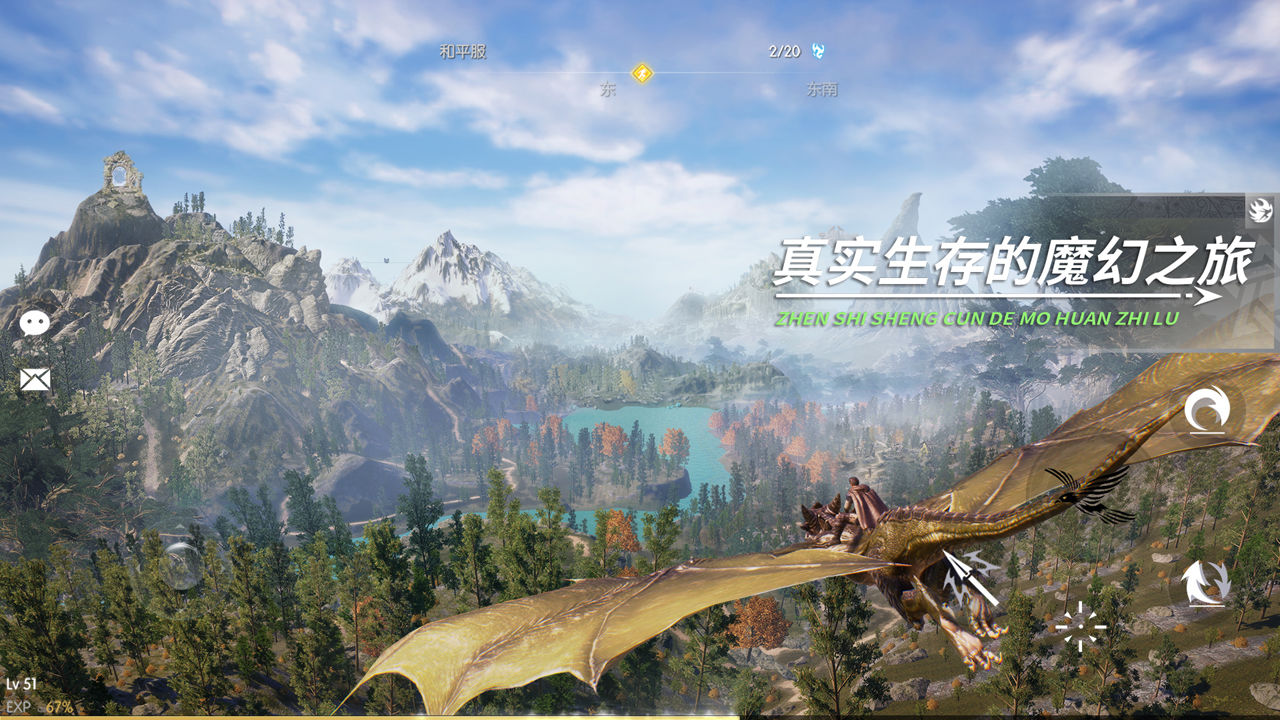This screenshot has width=1280, height=720.
Task: Tap the creature icon beside the banner
Action: click(x=1259, y=210)
